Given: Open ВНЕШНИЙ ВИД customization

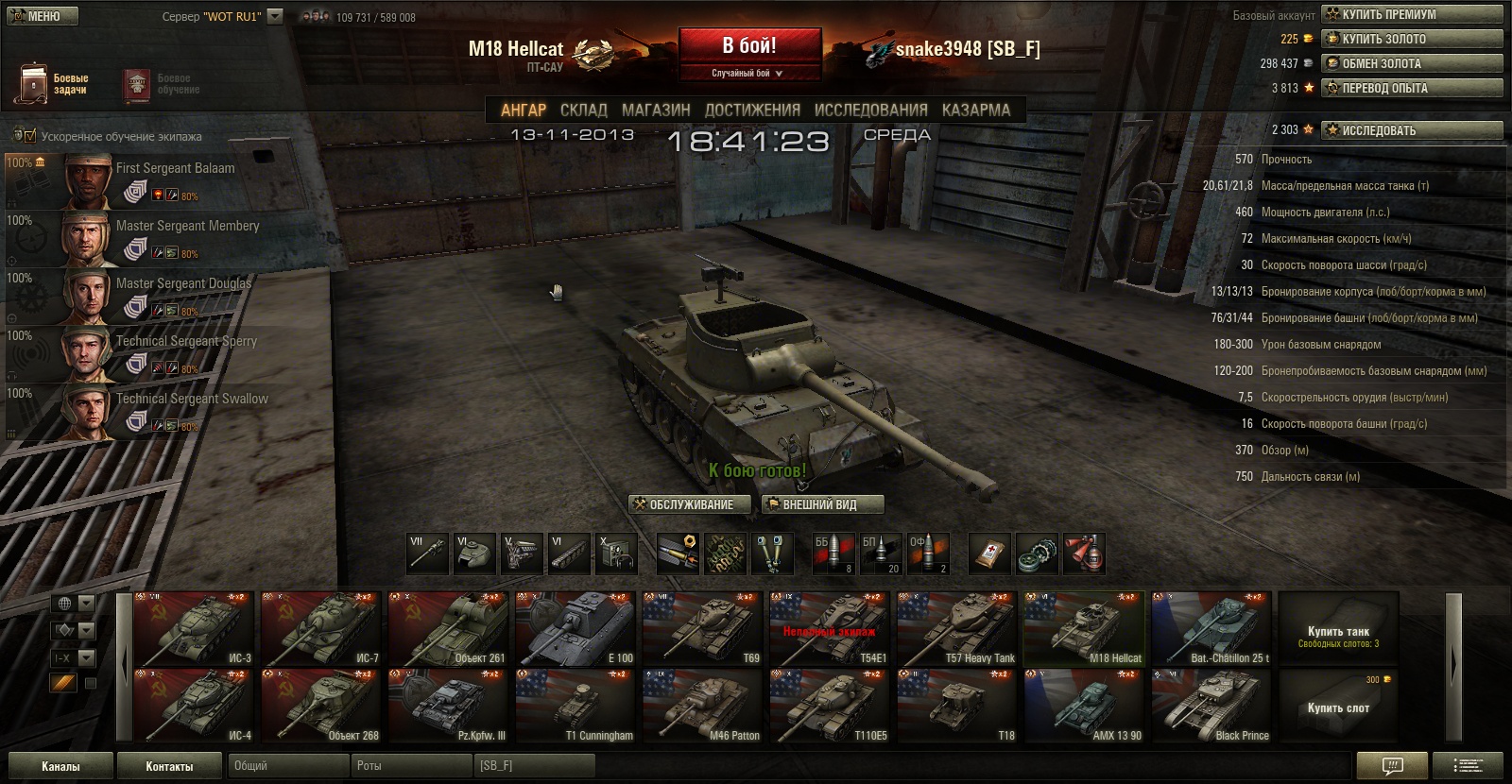Looking at the screenshot, I should pos(822,504).
